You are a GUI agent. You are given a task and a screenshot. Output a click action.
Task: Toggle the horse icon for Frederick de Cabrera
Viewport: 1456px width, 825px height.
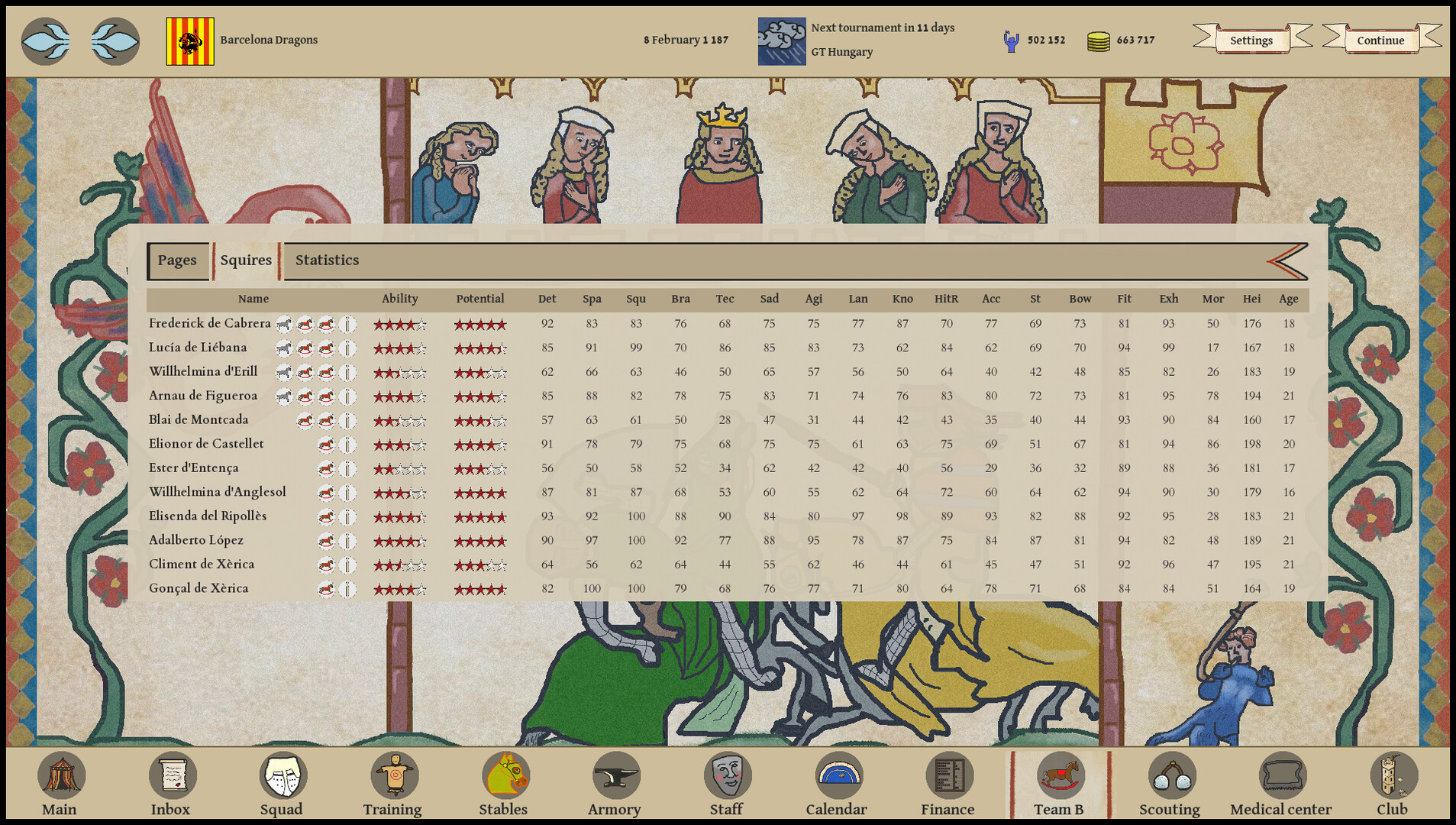pyautogui.click(x=282, y=323)
